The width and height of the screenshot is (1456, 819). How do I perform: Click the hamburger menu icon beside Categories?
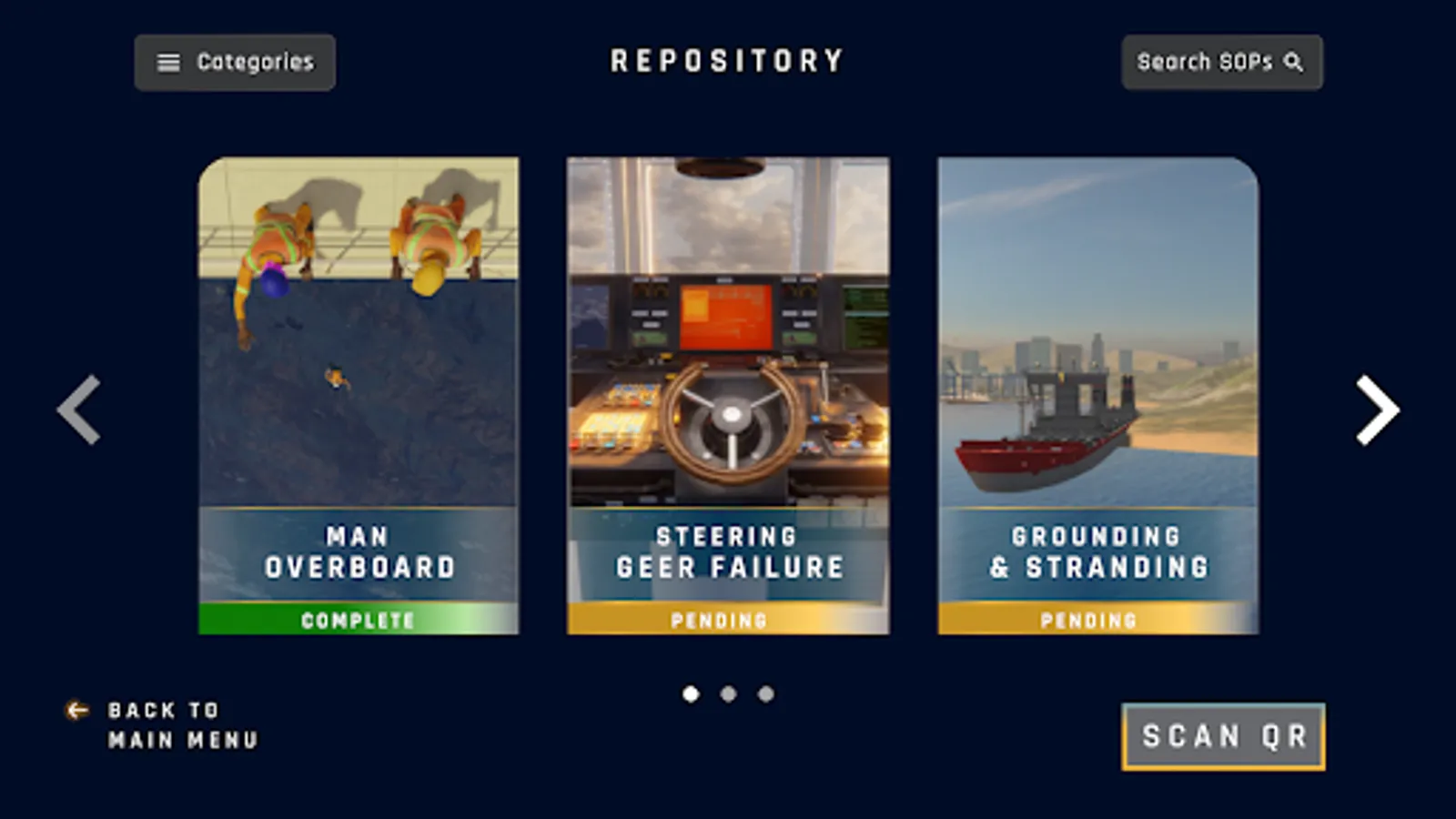pos(167,62)
